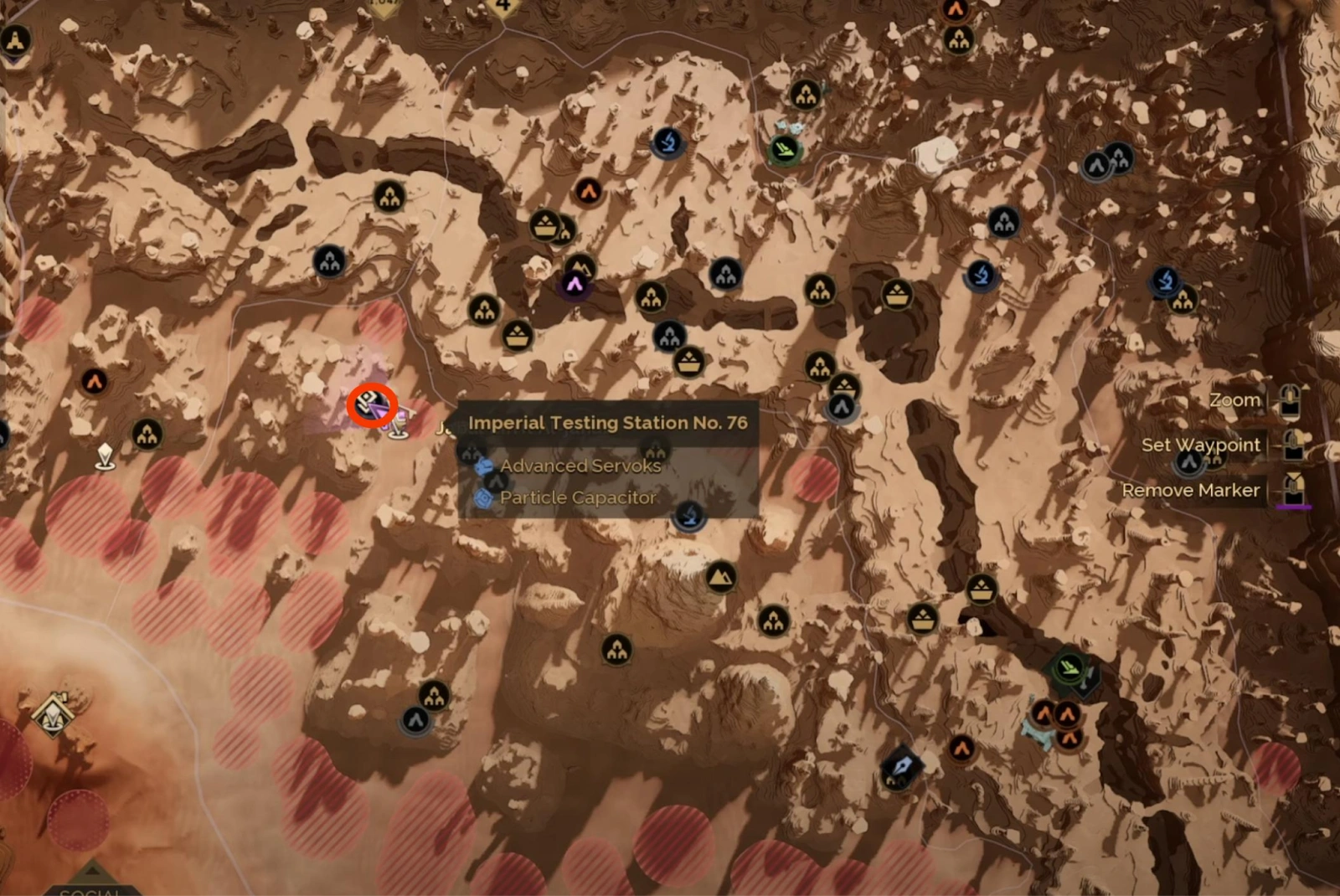This screenshot has width=1340, height=896.
Task: Select the white waypoint pin marker
Action: (x=106, y=452)
